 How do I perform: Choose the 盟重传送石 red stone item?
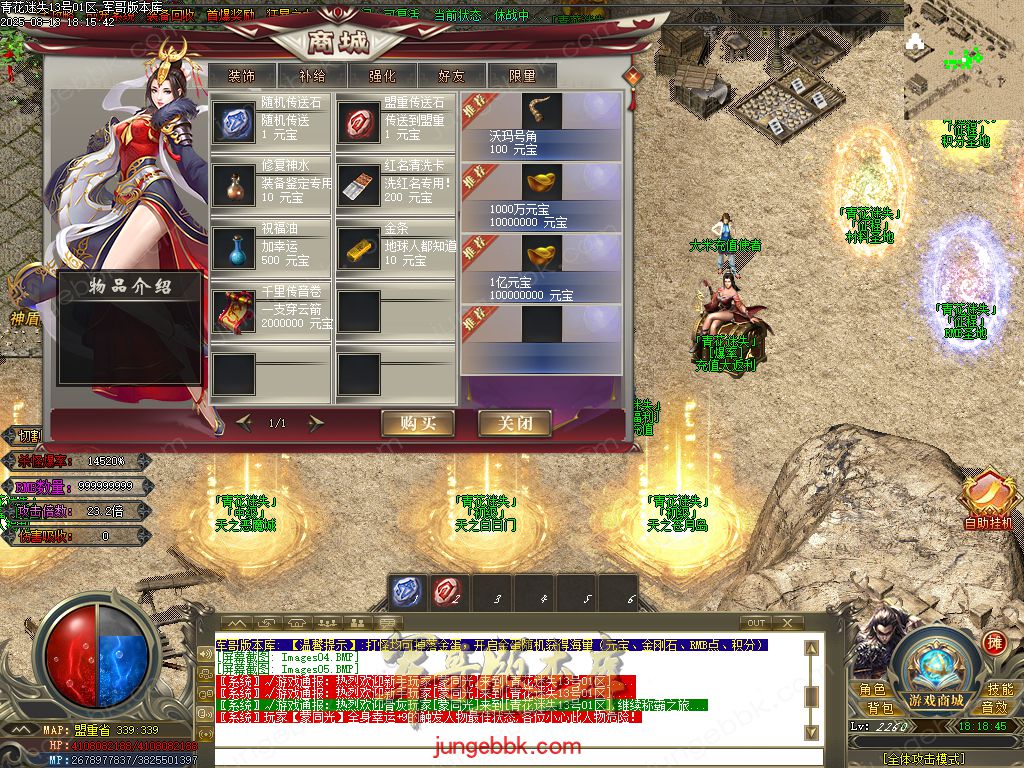358,121
